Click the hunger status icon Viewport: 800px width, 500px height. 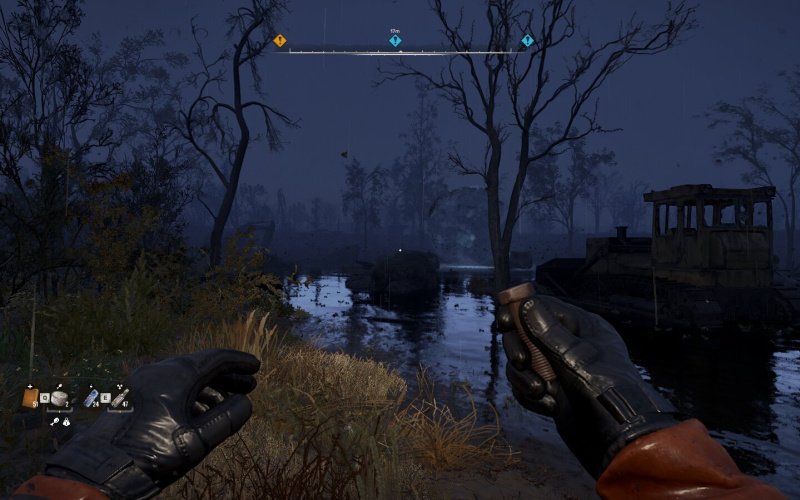coord(54,421)
